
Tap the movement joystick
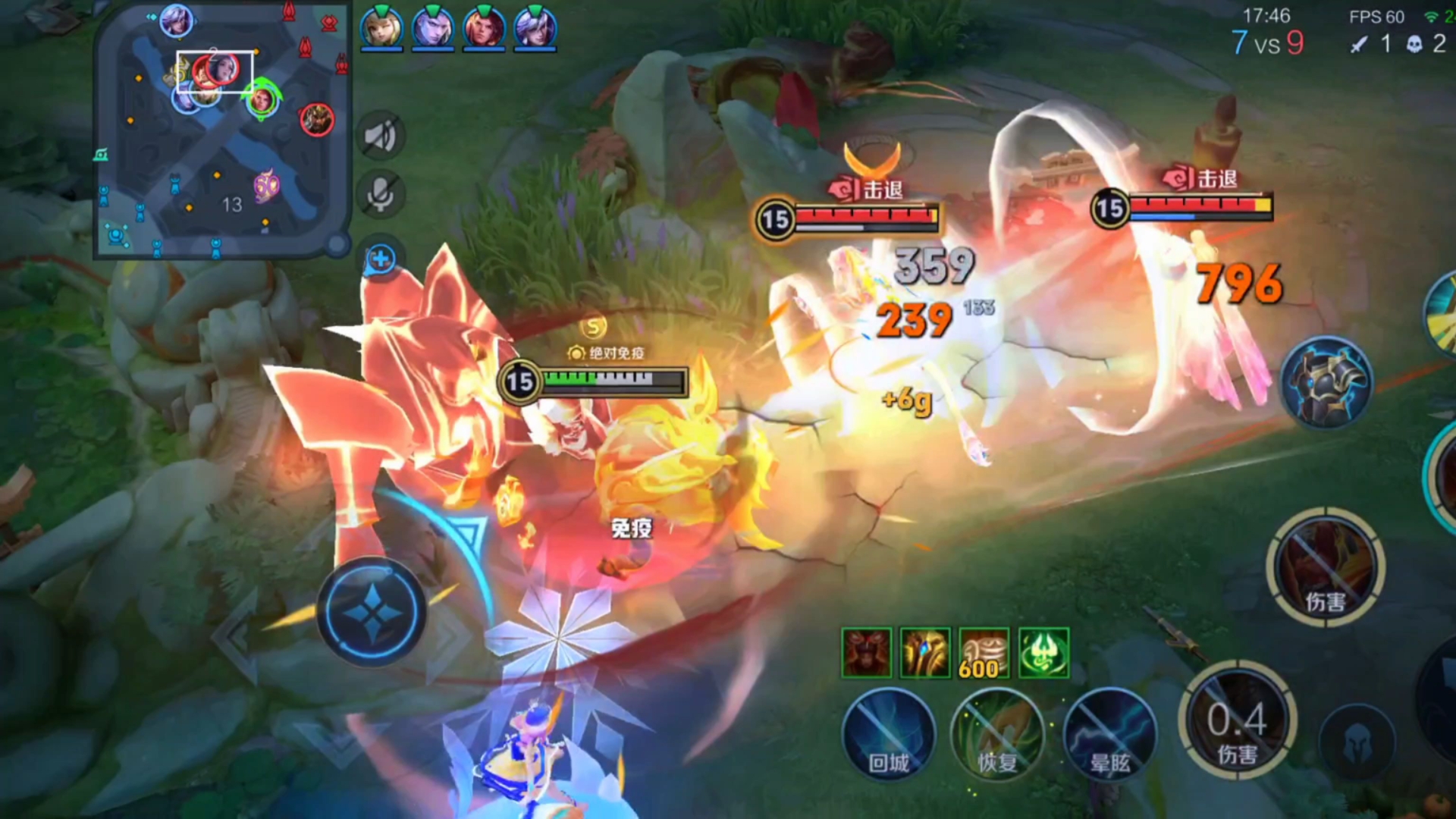pyautogui.click(x=372, y=611)
